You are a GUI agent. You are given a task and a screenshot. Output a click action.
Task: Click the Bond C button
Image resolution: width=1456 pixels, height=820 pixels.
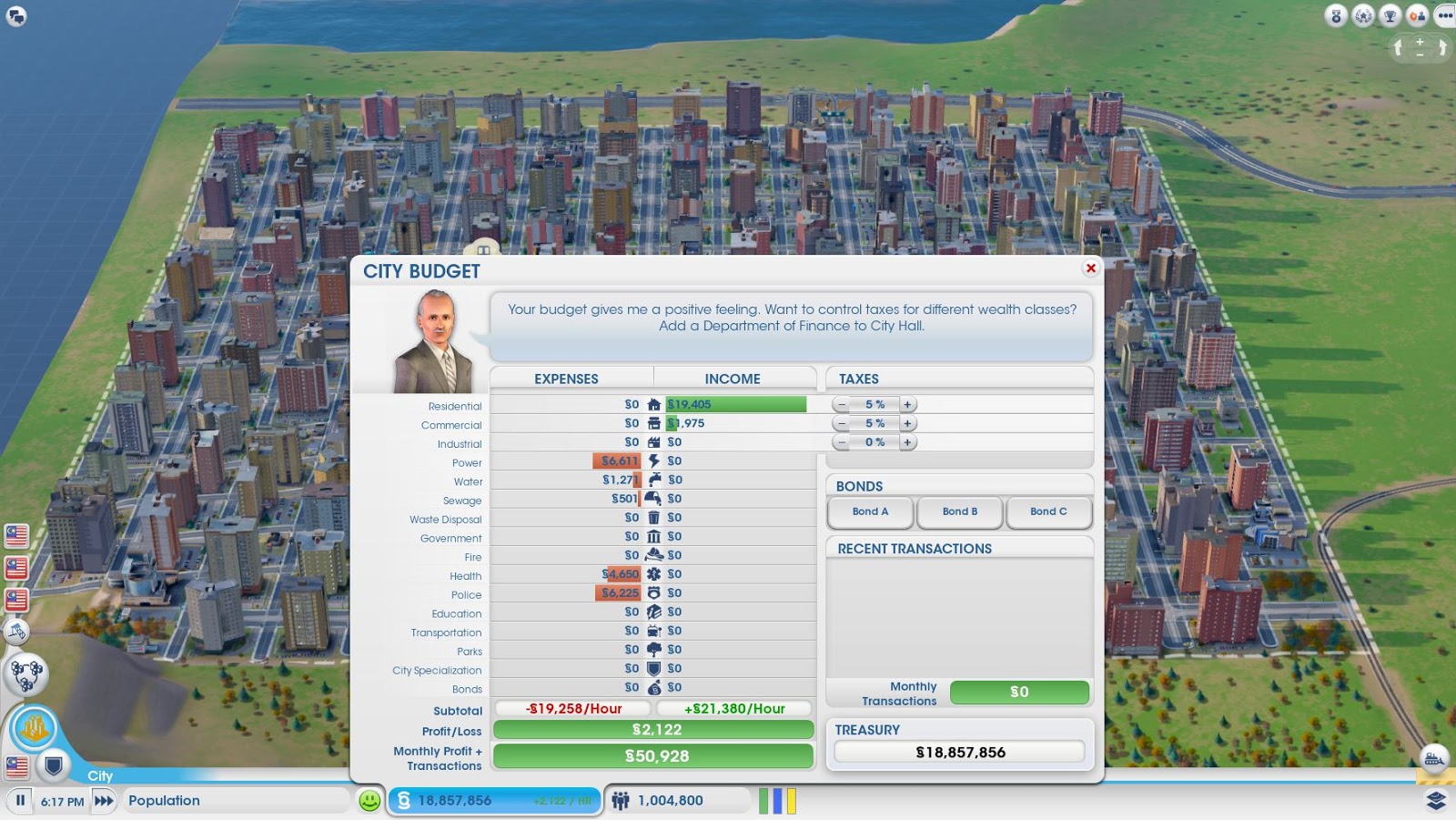point(1048,512)
